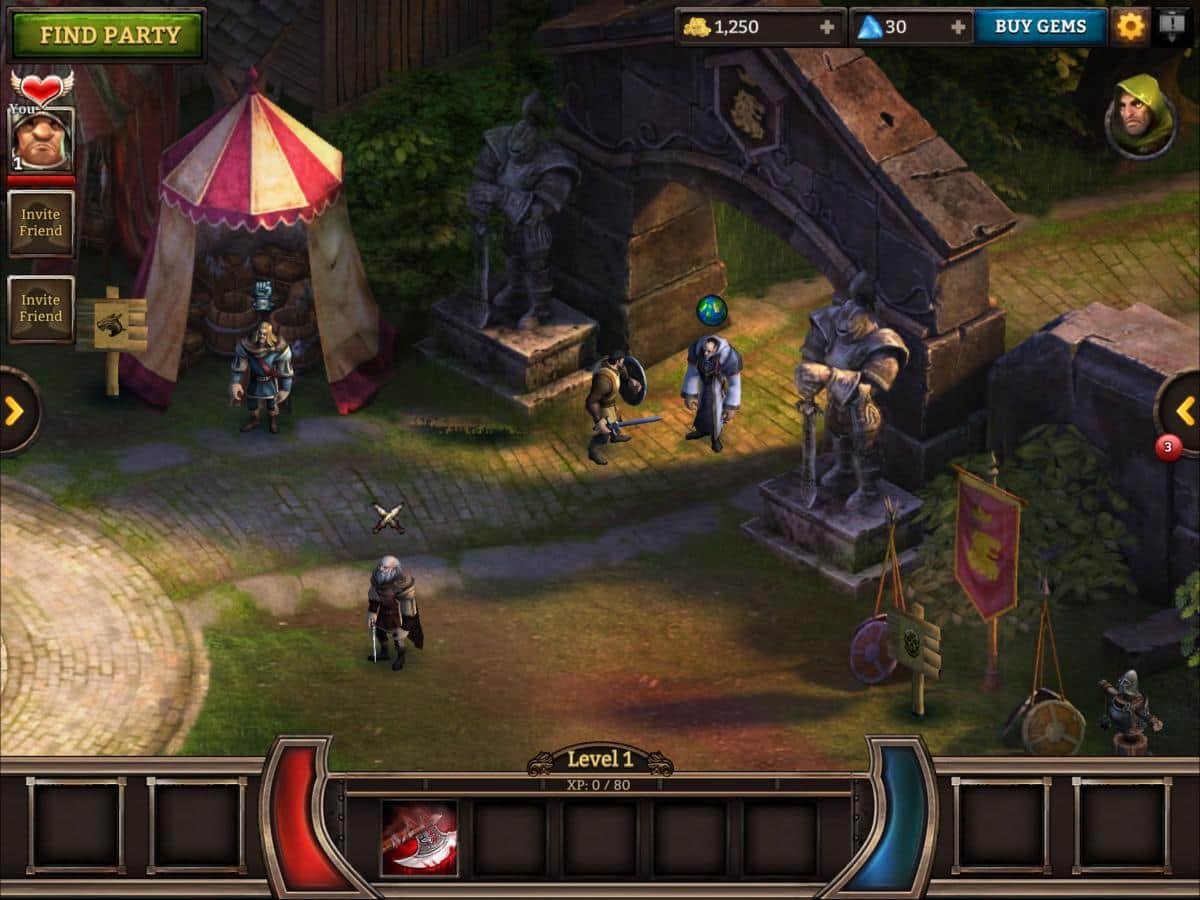Tap the winged heart icon
The width and height of the screenshot is (1200, 900).
coord(41,86)
